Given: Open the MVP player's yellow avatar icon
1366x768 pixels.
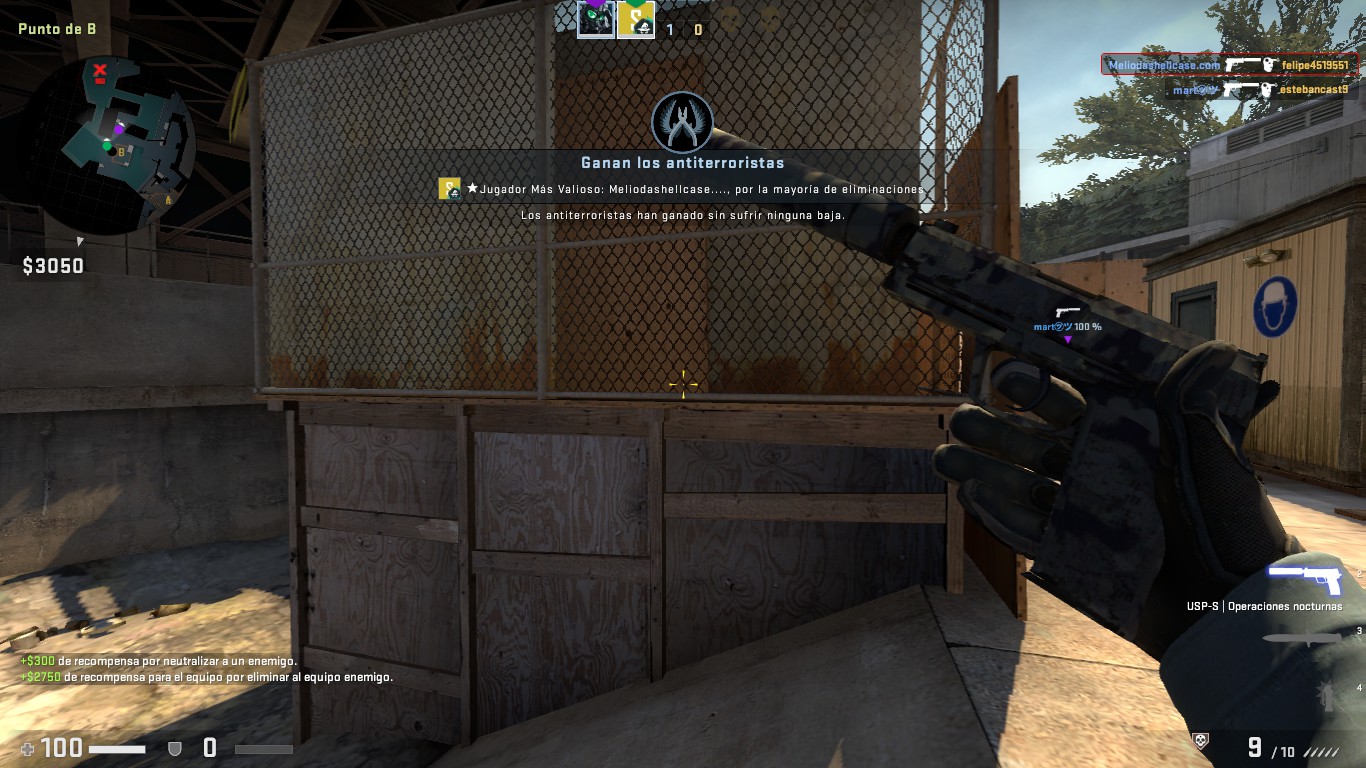Looking at the screenshot, I should point(449,188).
